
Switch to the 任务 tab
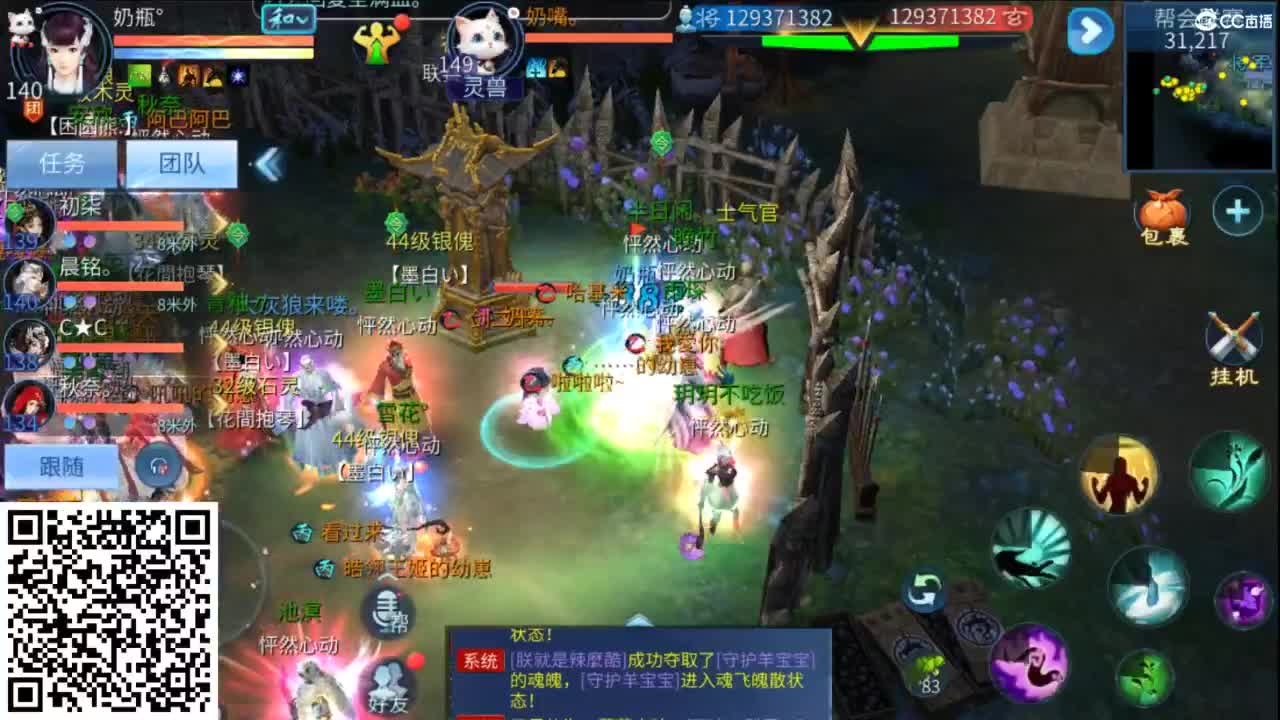pos(60,163)
